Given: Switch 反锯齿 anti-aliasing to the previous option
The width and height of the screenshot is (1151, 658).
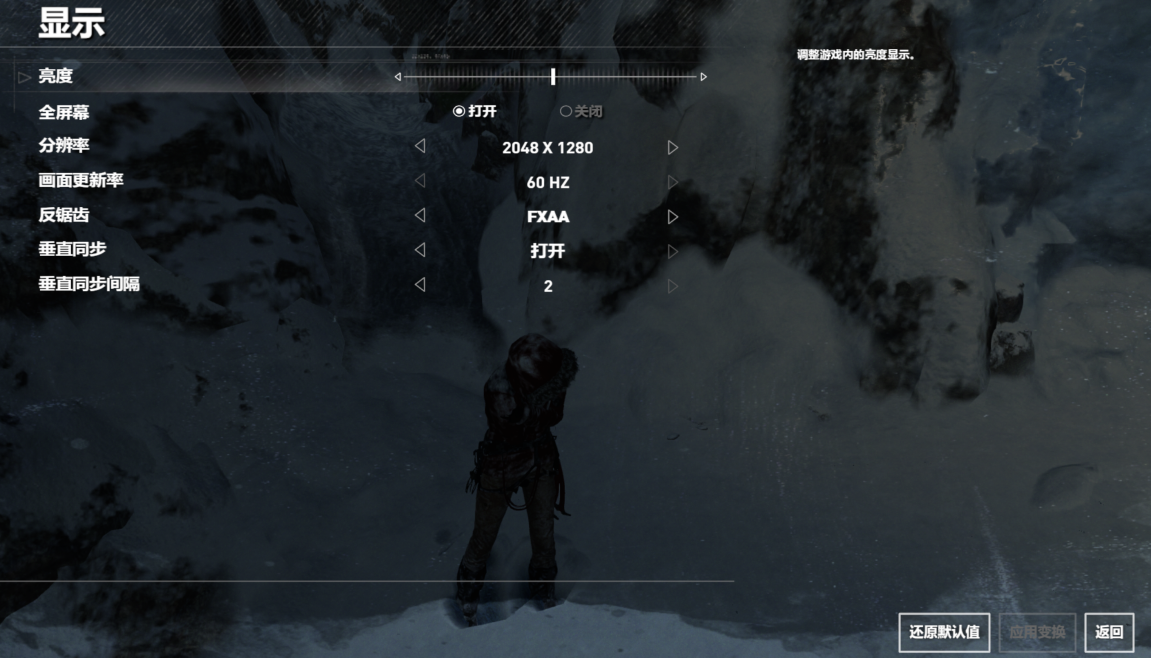Looking at the screenshot, I should click(x=420, y=216).
